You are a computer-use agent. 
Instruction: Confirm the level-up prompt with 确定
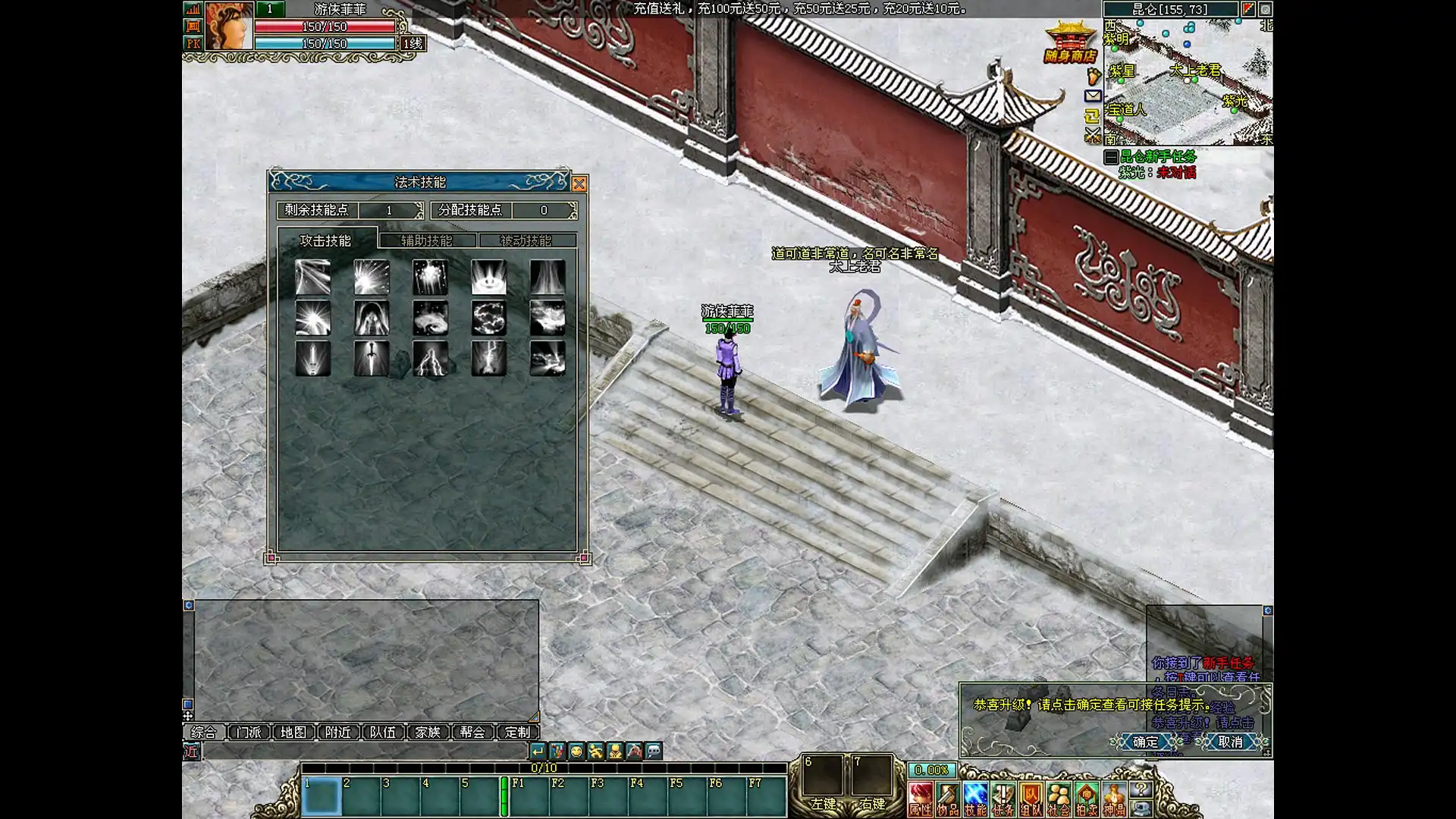pos(1145,742)
